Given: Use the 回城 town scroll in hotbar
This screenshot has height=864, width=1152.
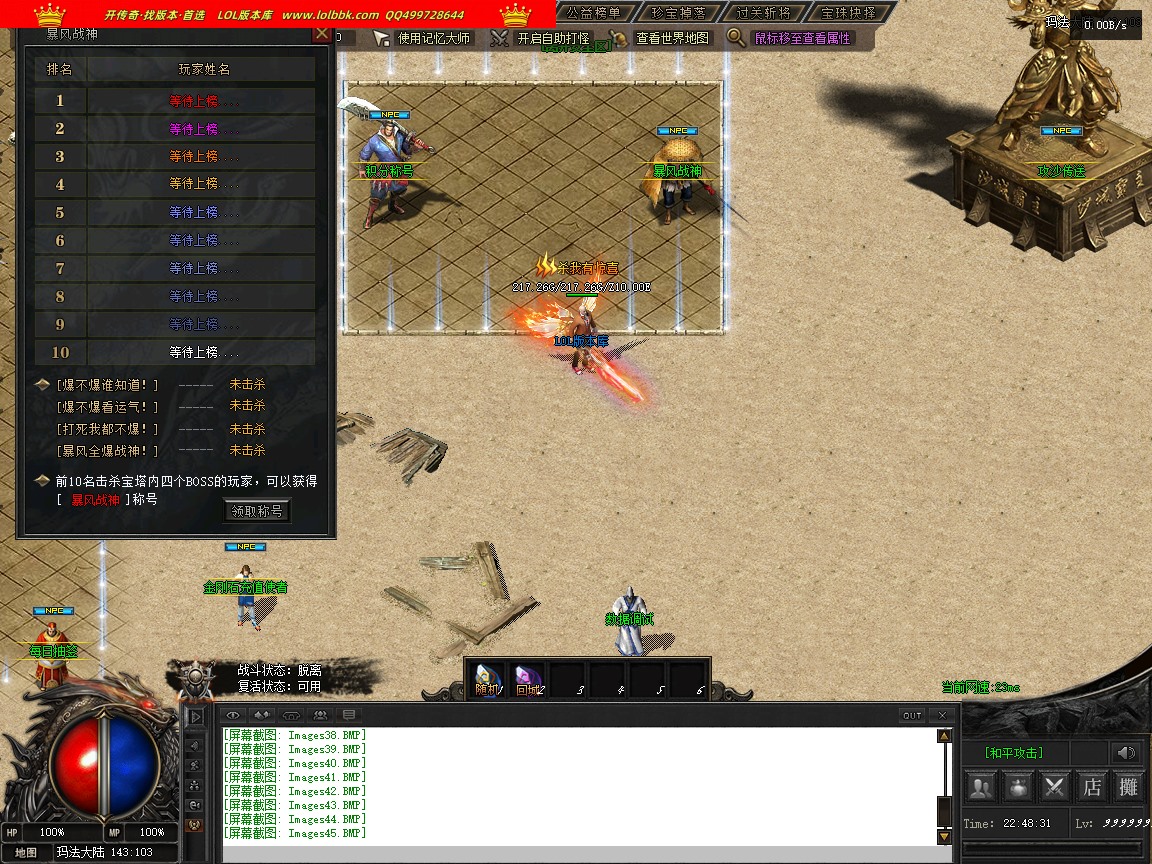Looking at the screenshot, I should [x=529, y=679].
